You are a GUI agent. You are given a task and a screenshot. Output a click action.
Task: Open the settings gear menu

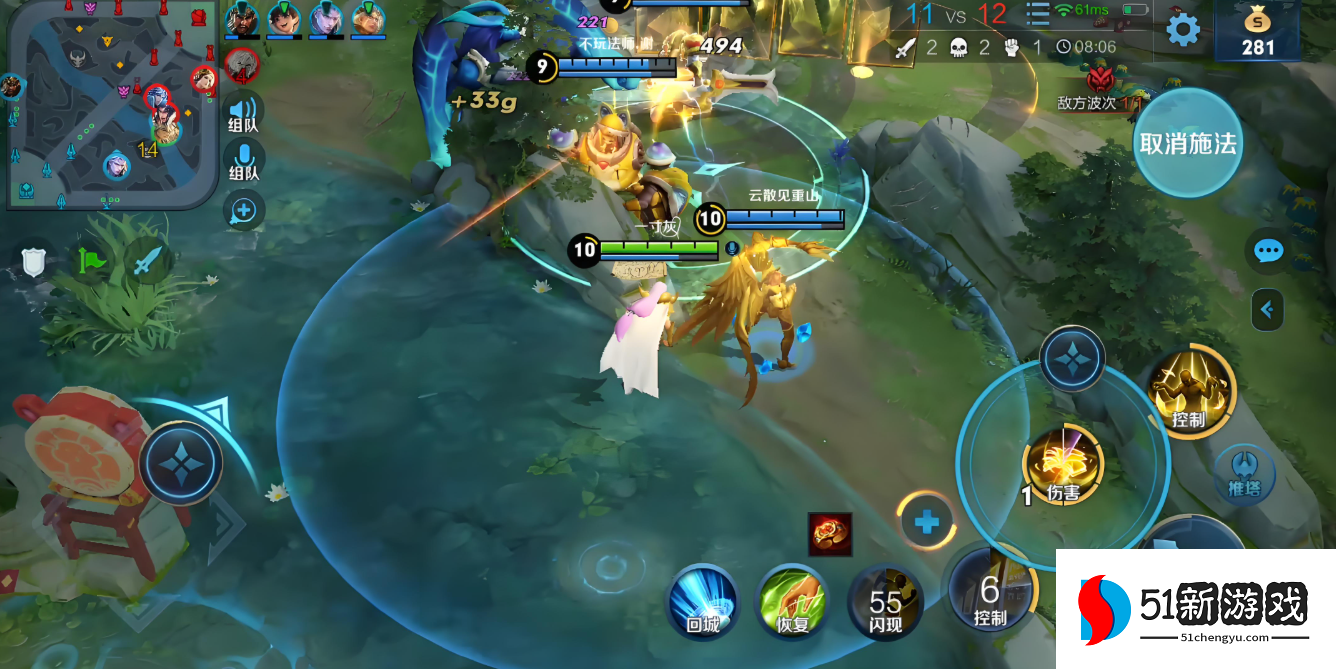click(1183, 30)
